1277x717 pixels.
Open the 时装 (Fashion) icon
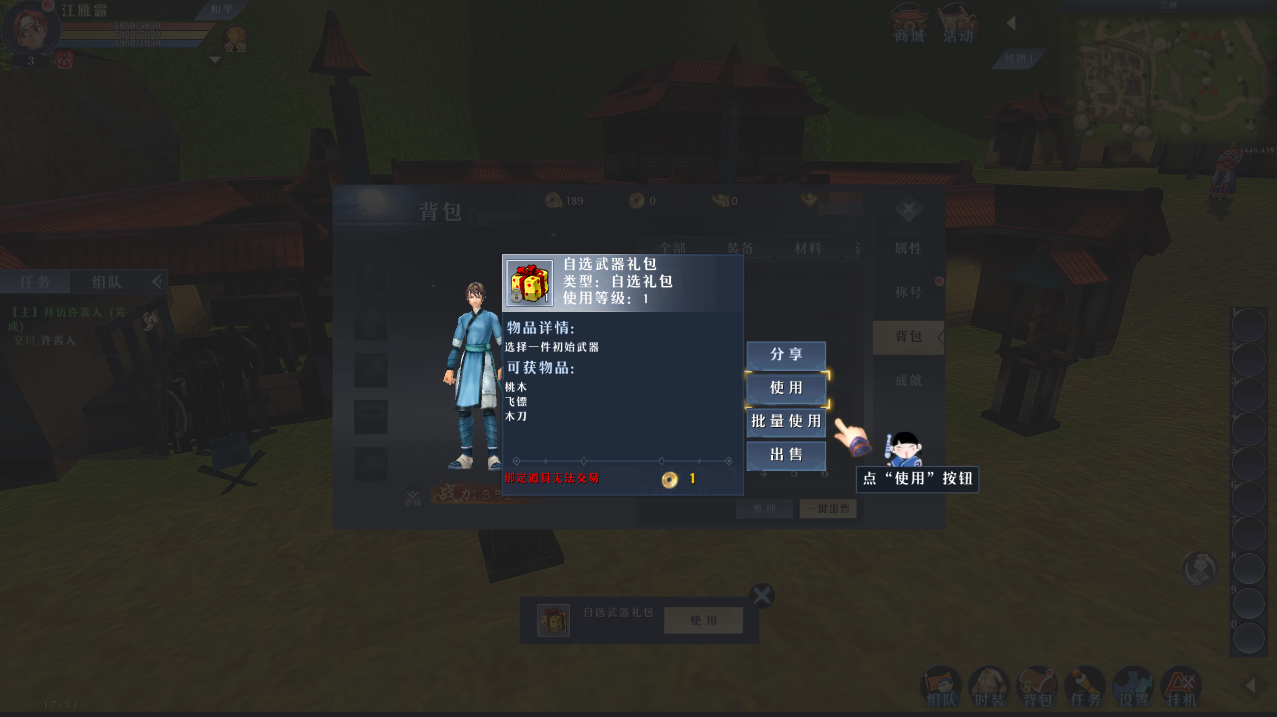coord(989,687)
